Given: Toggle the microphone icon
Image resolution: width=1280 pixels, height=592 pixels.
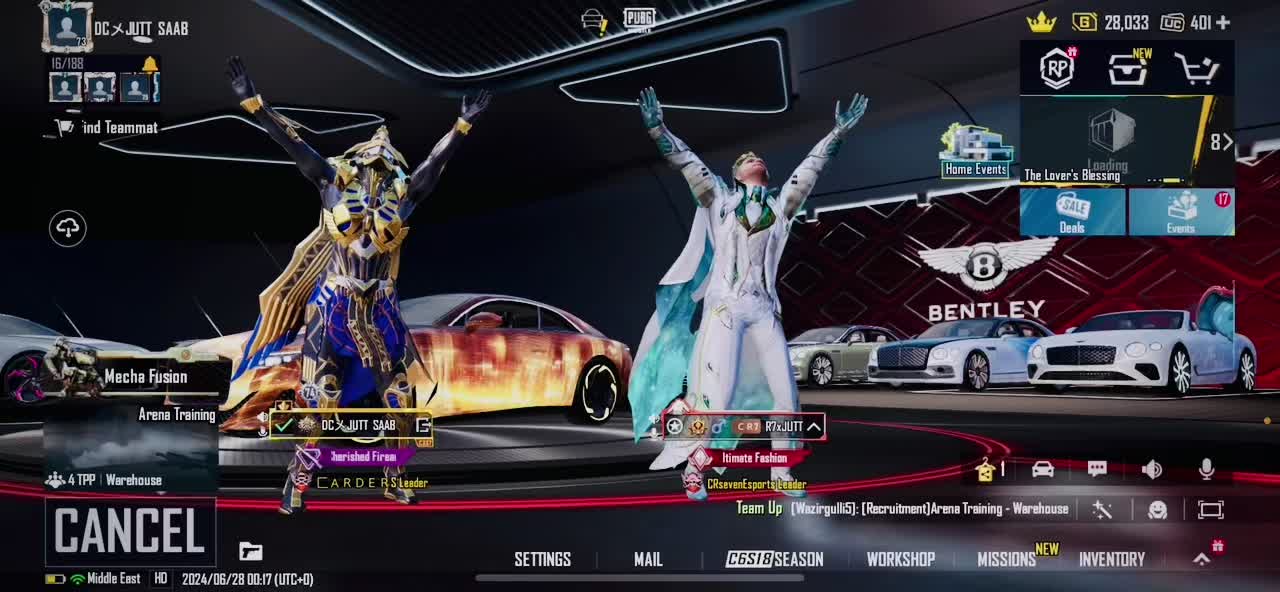Looking at the screenshot, I should 1206,469.
